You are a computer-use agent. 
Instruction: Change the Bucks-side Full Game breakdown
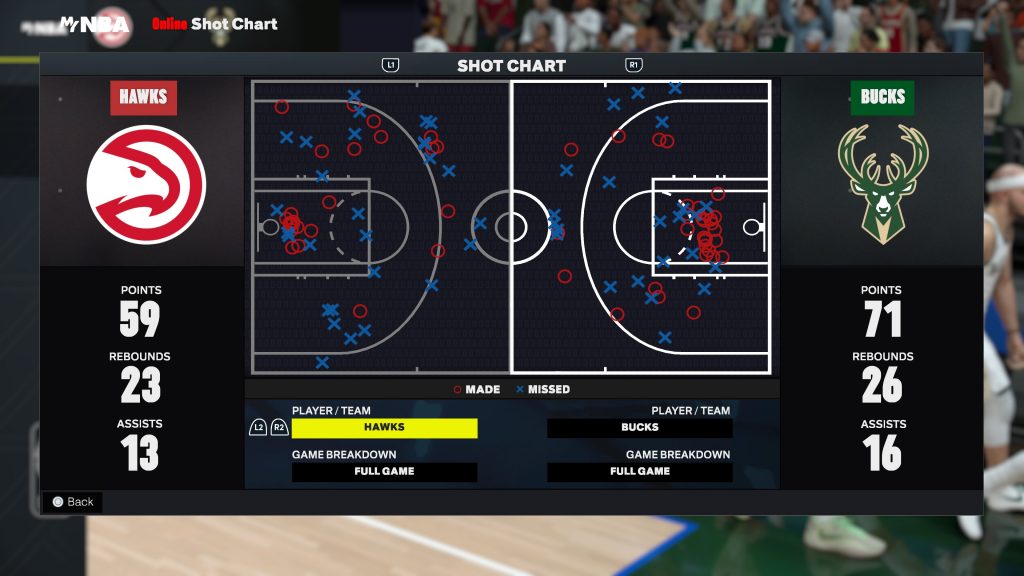[x=639, y=472]
